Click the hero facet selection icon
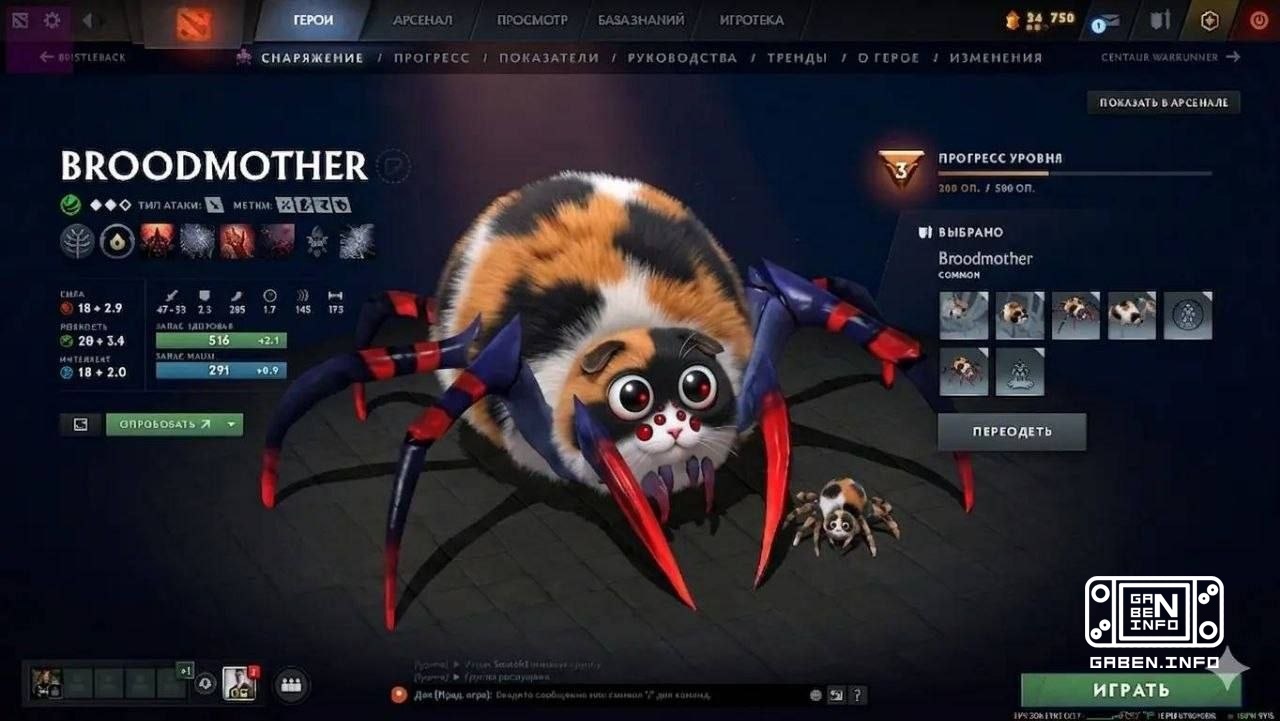This screenshot has height=721, width=1280. tap(117, 240)
